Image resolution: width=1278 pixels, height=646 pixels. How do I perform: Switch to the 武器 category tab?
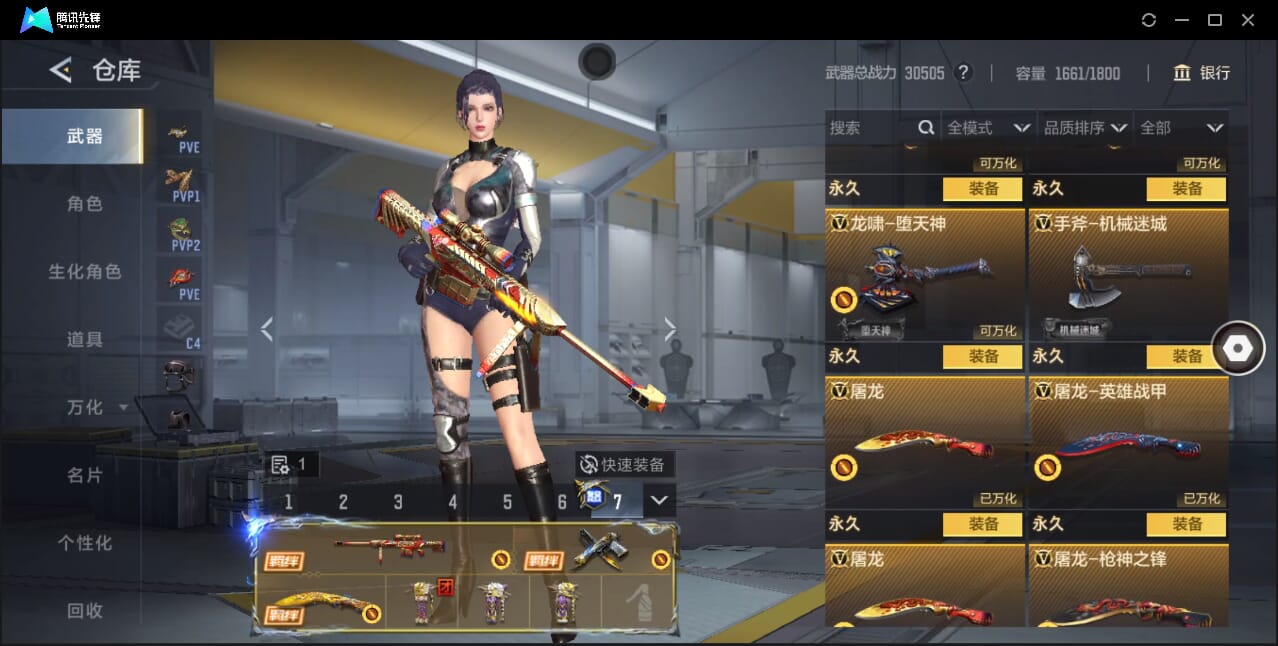[x=84, y=136]
